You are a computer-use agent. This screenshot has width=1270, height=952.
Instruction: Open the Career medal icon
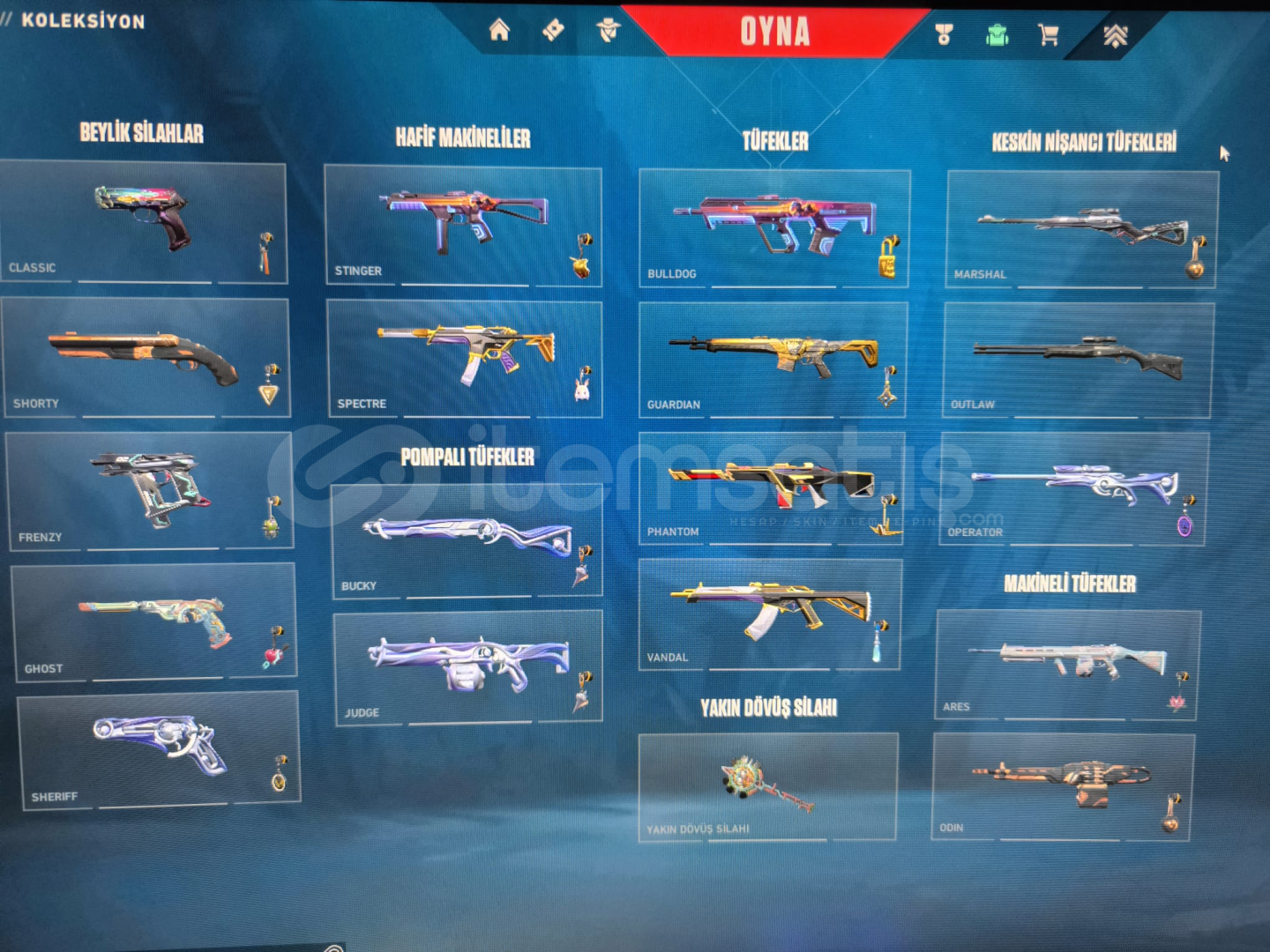click(x=944, y=35)
